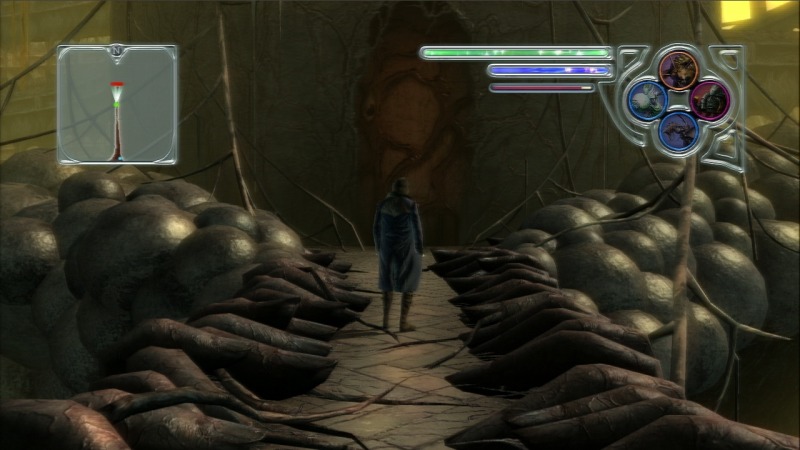
Task: Click the N compass marker on the minimap
Action: pyautogui.click(x=117, y=48)
